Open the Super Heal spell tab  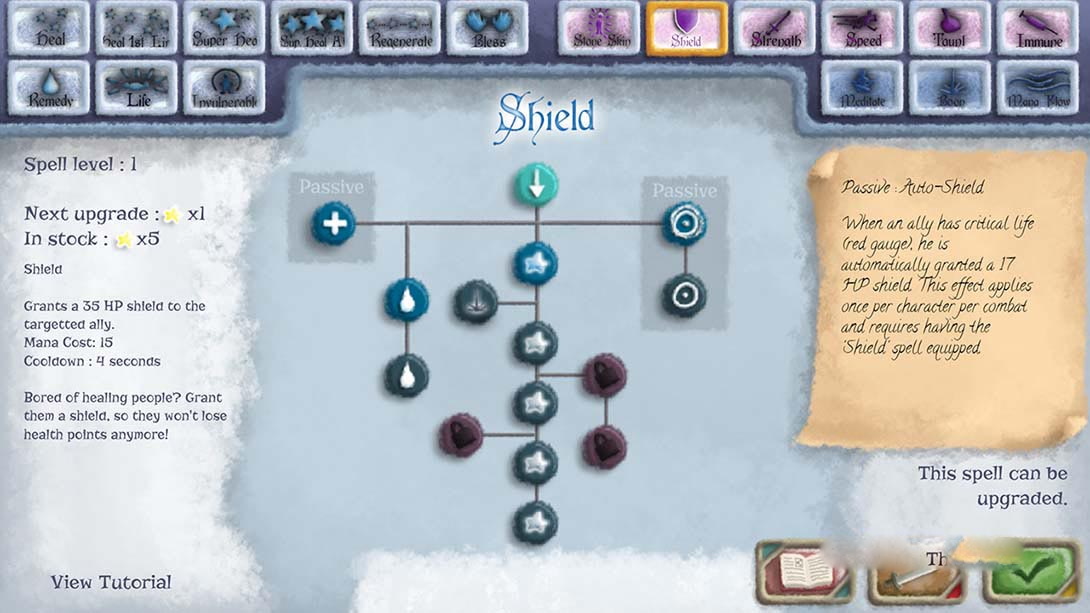tap(224, 28)
